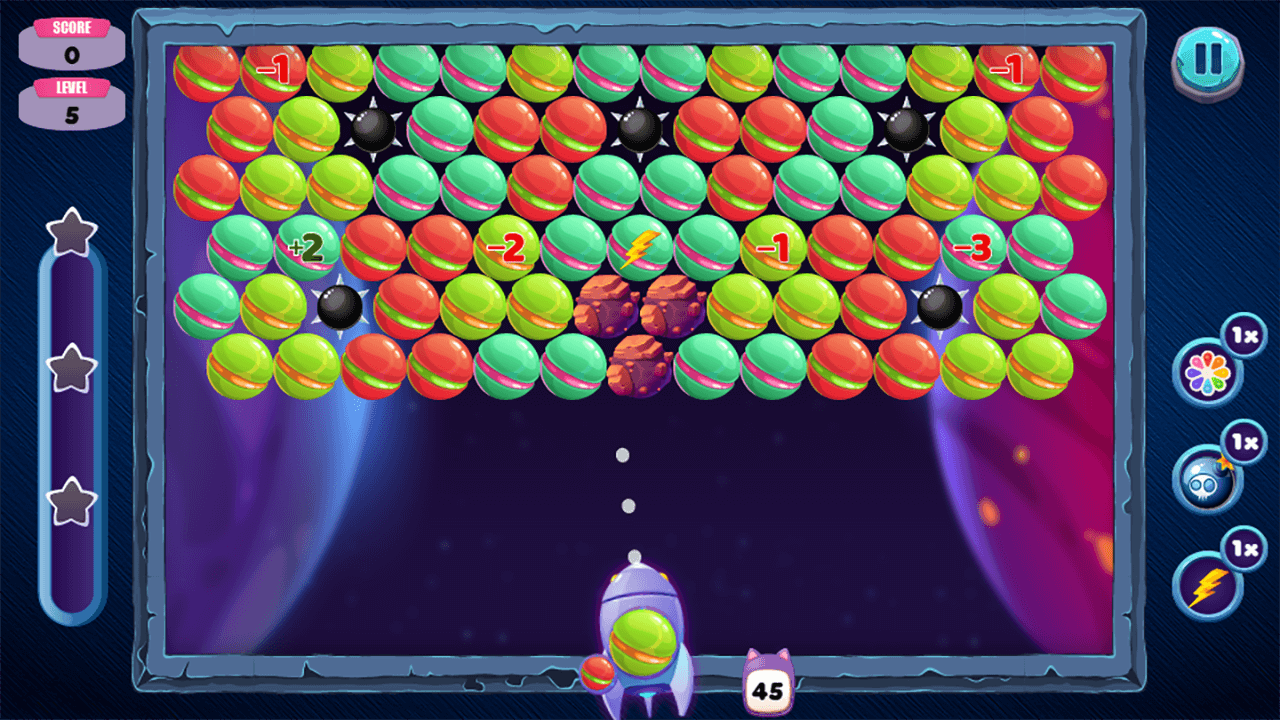Use the skull bomb power-up
The image size is (1280, 720).
point(1208,480)
